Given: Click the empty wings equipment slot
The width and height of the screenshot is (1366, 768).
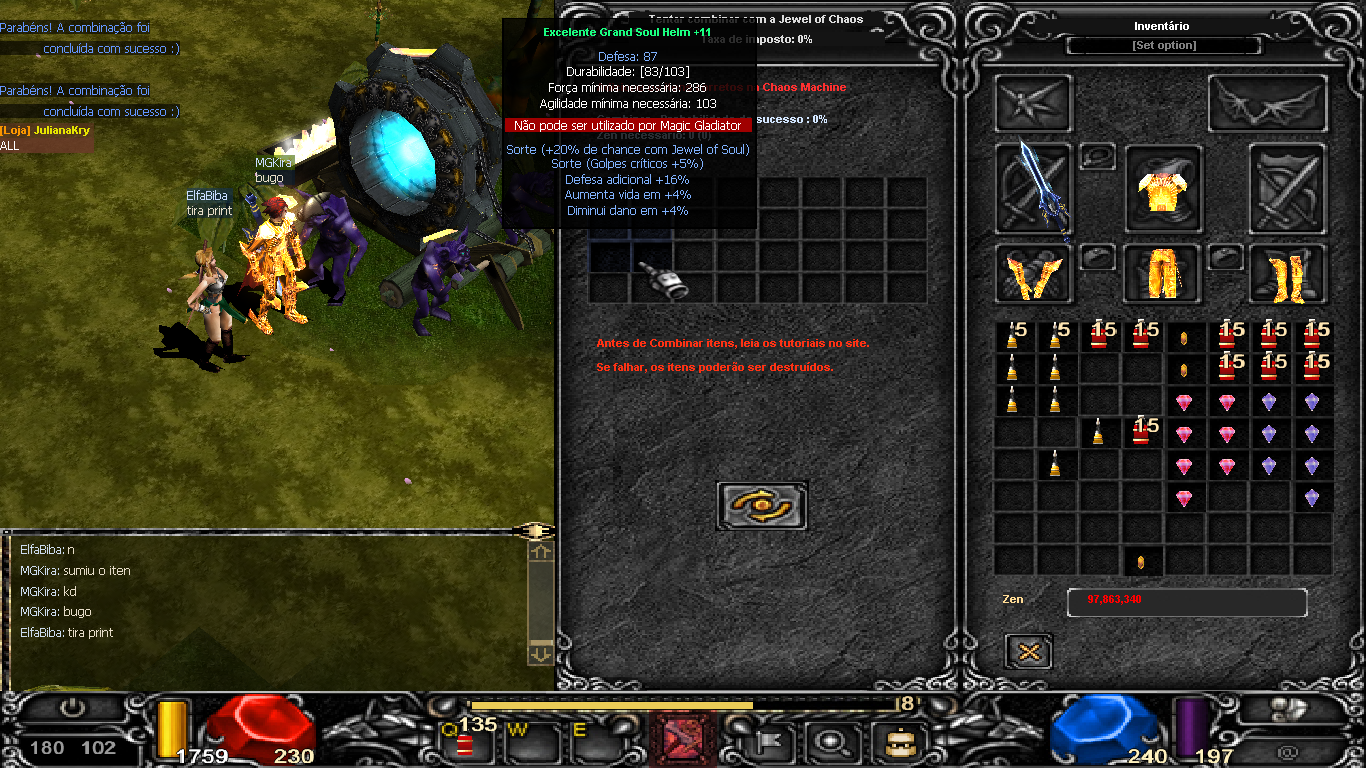Looking at the screenshot, I should (1267, 103).
